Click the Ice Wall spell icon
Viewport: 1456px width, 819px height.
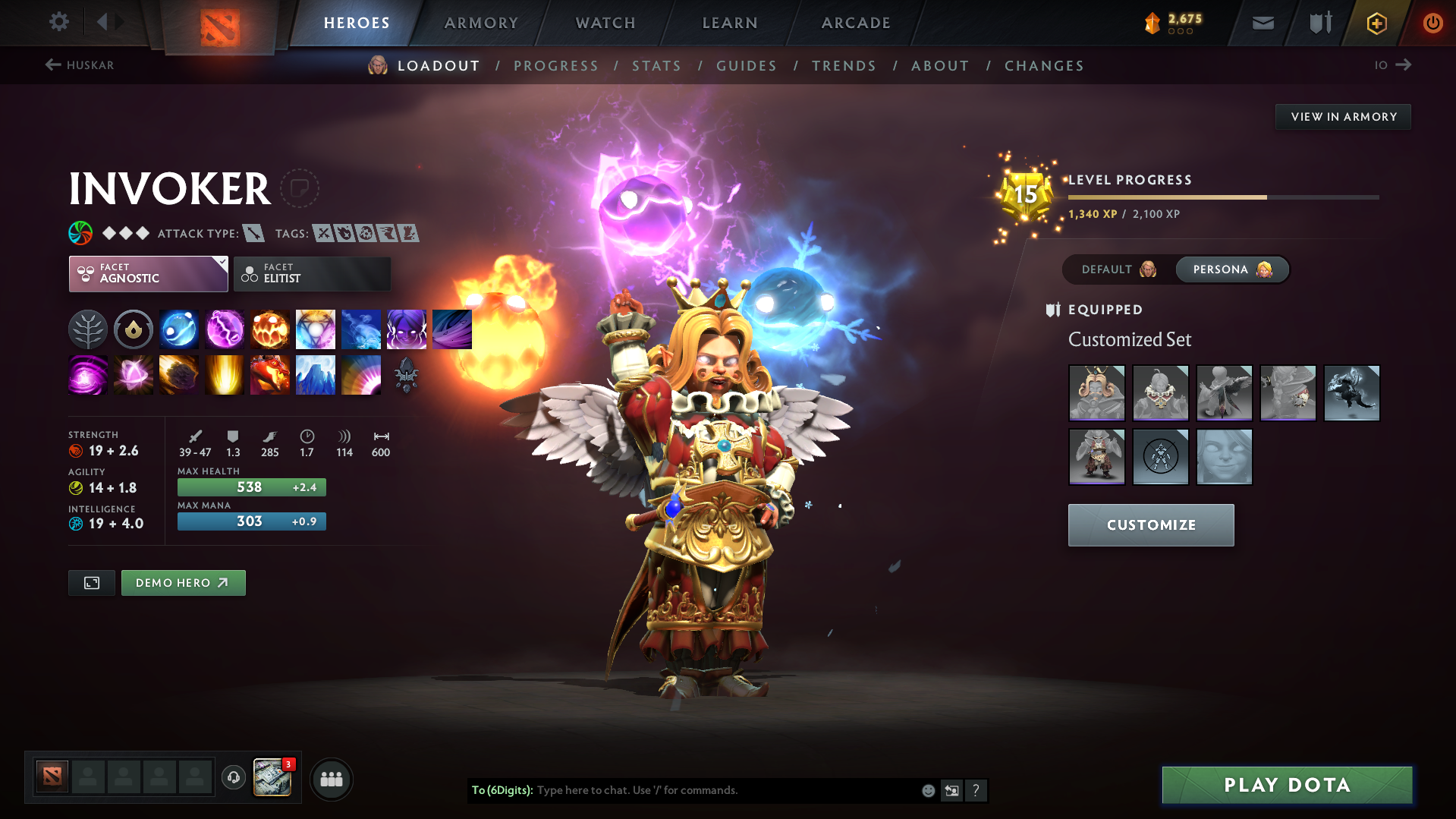(316, 374)
